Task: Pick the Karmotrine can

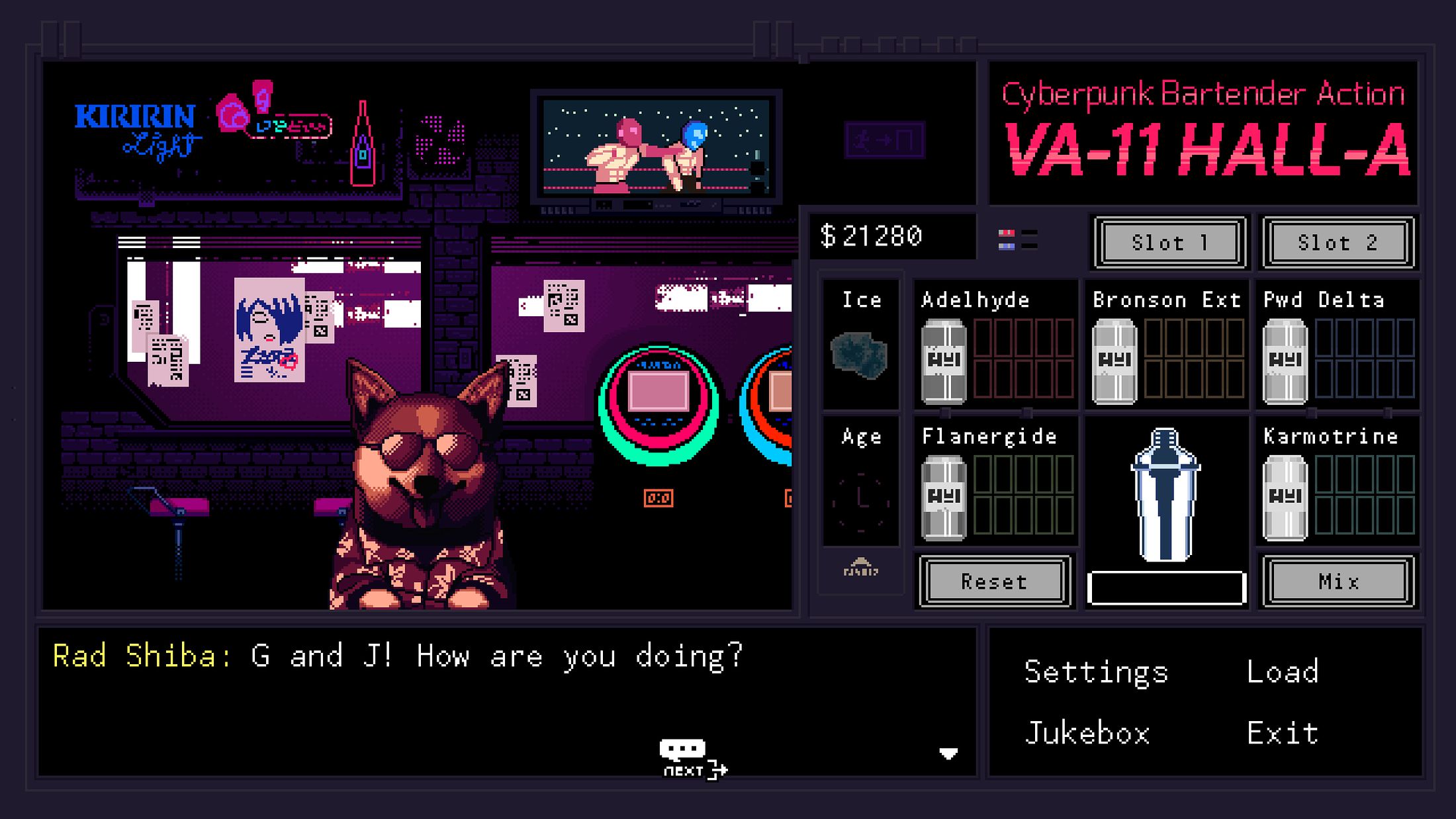Action: point(1285,497)
